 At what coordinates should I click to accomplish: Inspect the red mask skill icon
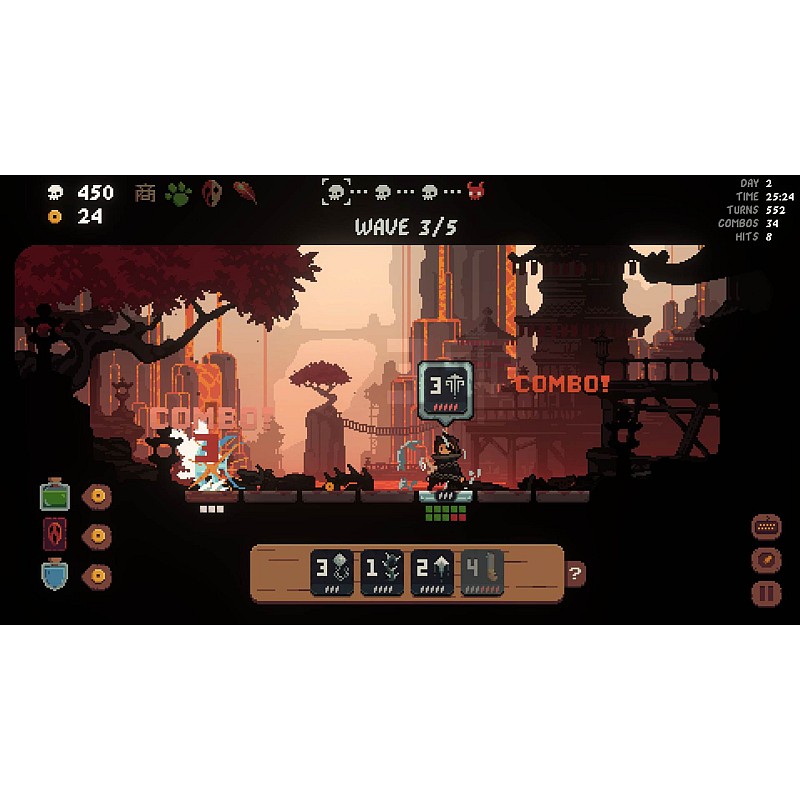tap(212, 192)
